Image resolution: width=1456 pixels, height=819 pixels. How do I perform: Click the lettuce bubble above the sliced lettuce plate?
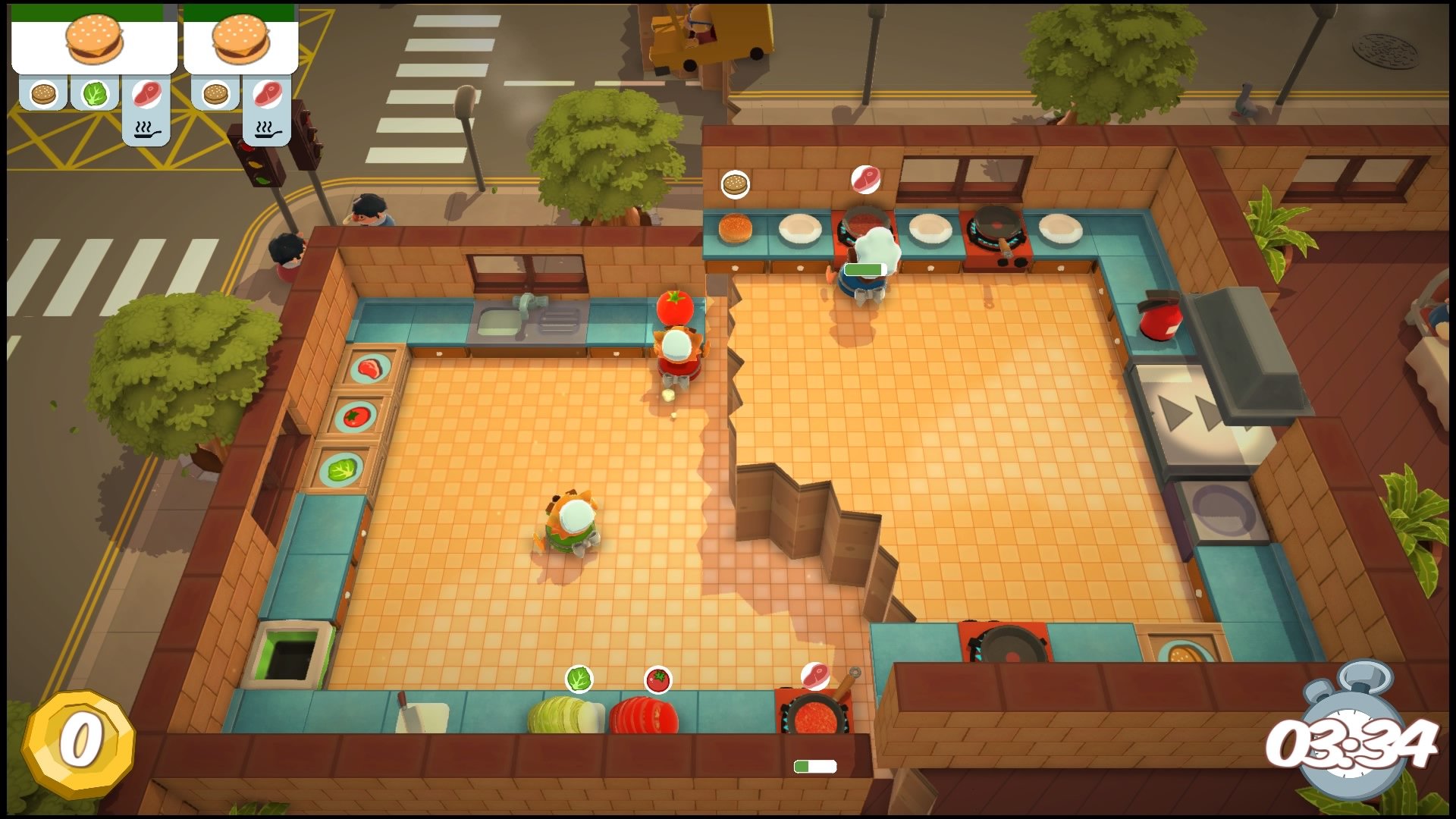pos(580,679)
